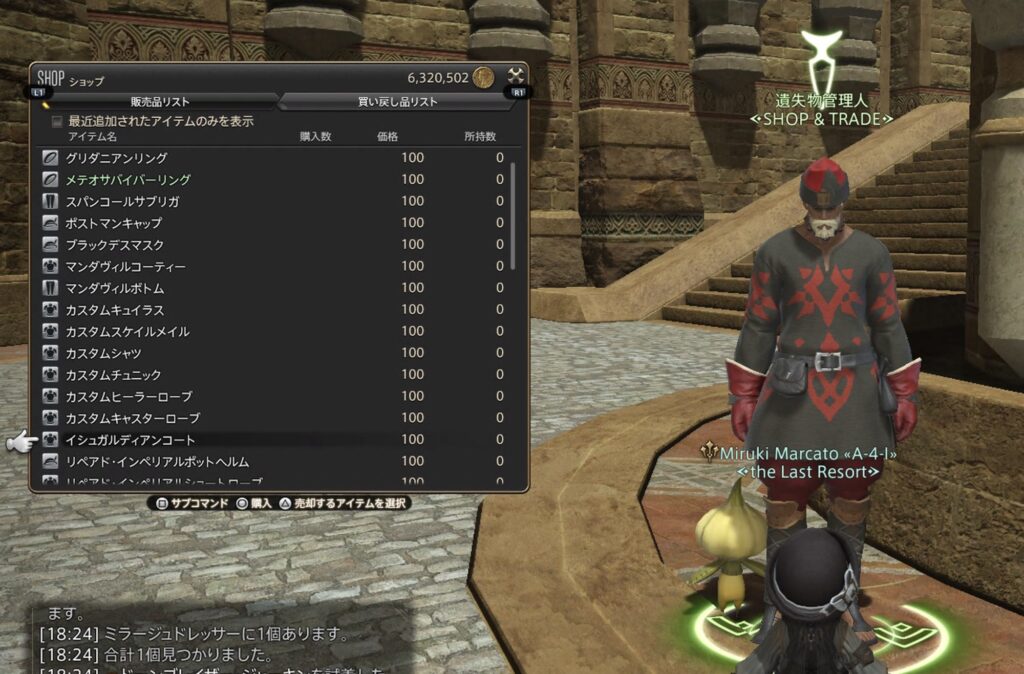This screenshot has height=674, width=1024.
Task: Select the カスタムチュニック row
Action: [113, 375]
